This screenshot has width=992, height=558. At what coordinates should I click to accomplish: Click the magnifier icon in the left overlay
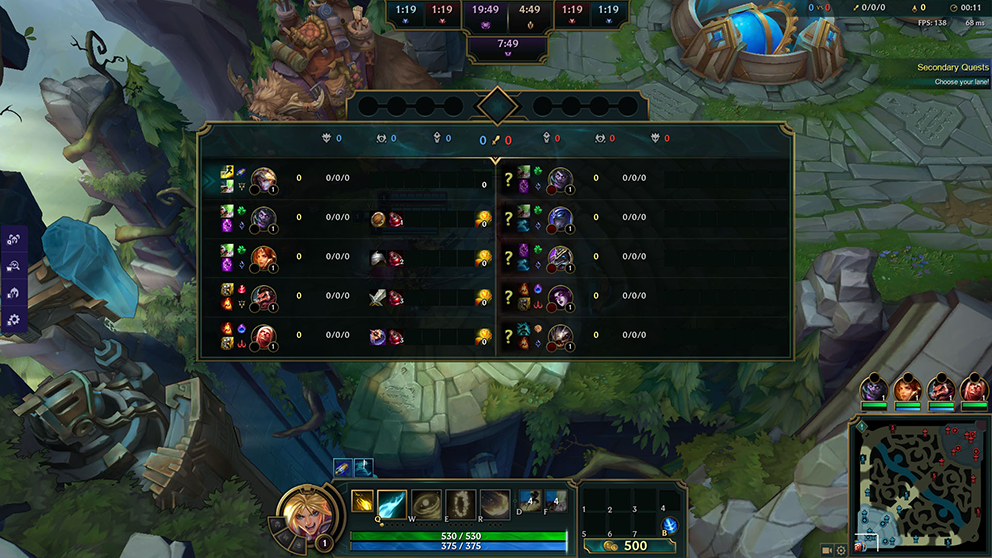tap(14, 266)
